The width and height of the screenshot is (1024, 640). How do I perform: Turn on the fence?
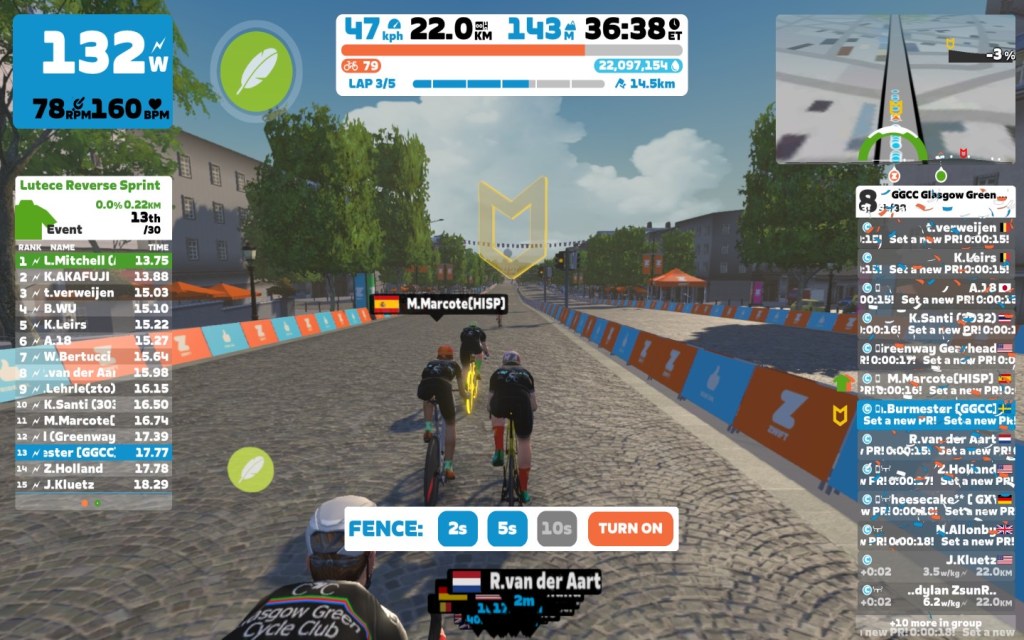coord(631,529)
